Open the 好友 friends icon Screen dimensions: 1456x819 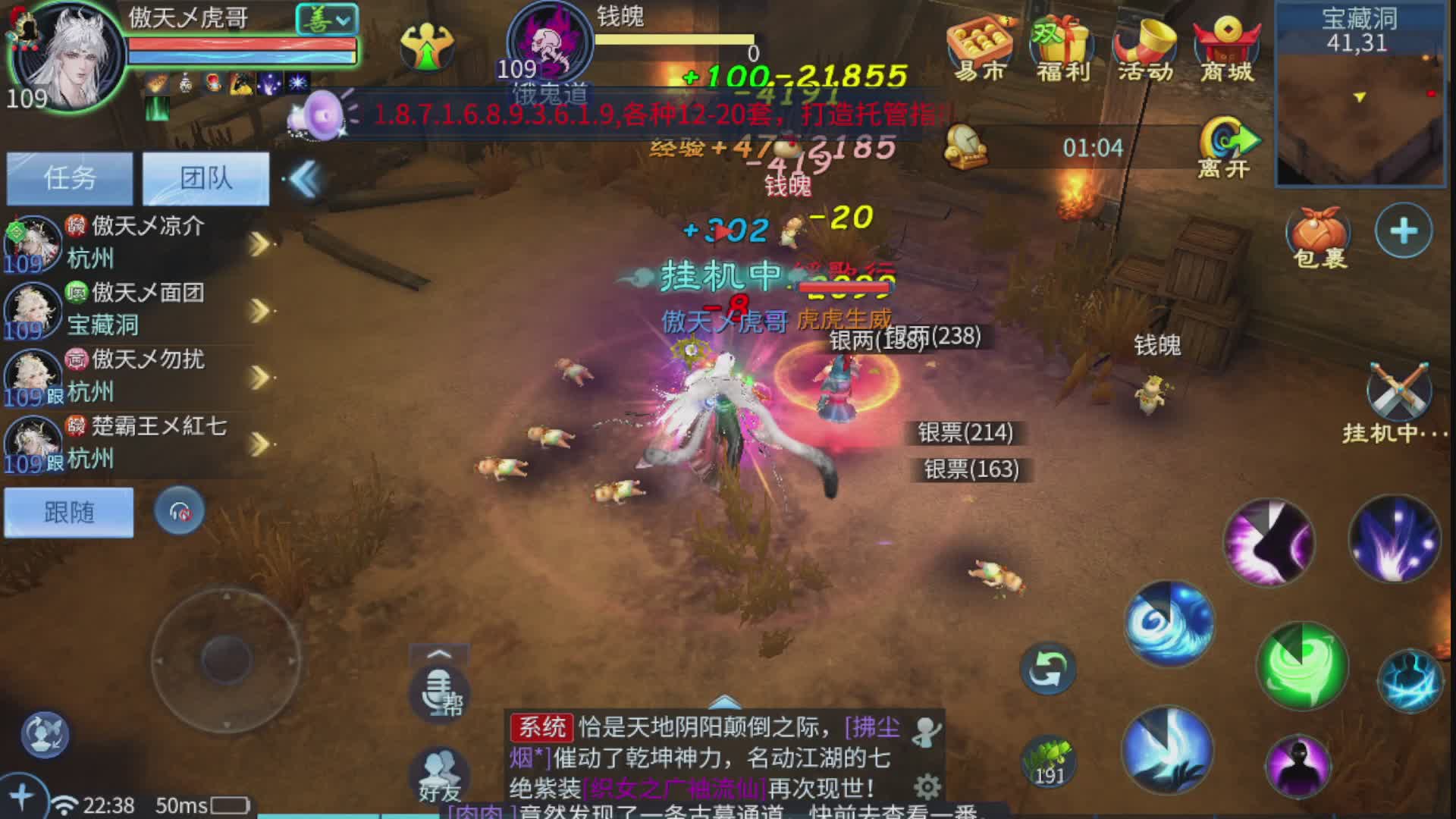click(438, 773)
